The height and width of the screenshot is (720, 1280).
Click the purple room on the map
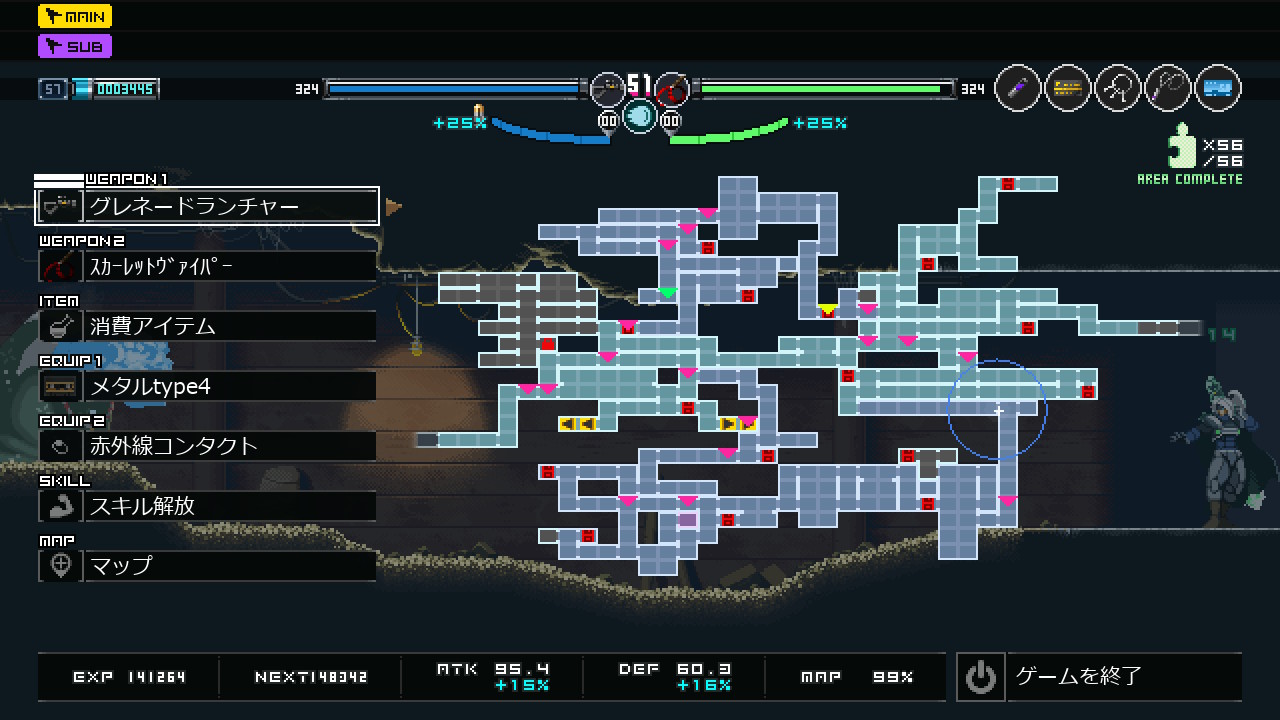[x=687, y=519]
